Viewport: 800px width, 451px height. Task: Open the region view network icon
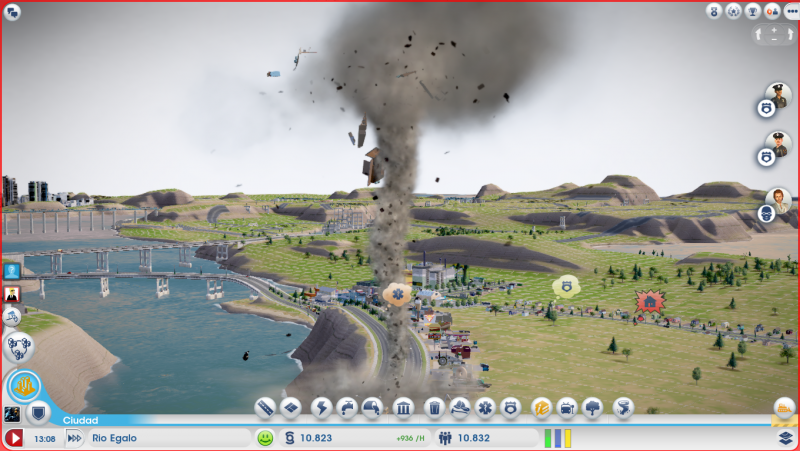(x=16, y=346)
